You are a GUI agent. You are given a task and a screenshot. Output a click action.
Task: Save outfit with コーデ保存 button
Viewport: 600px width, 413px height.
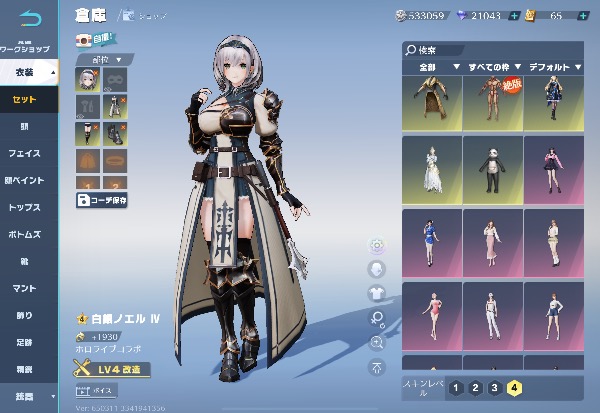coord(102,200)
